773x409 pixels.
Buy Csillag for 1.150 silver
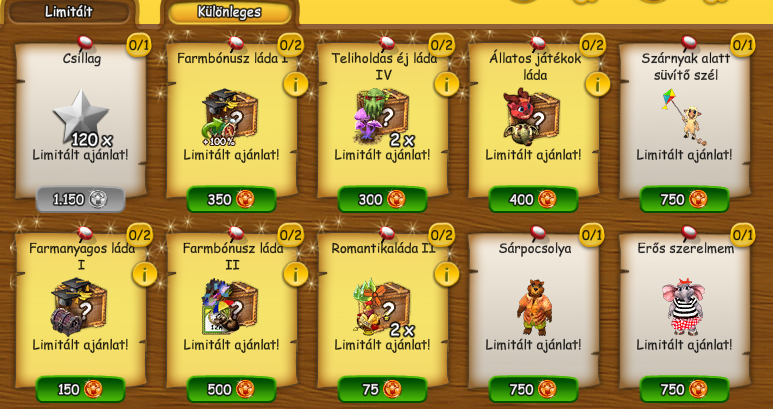80,199
